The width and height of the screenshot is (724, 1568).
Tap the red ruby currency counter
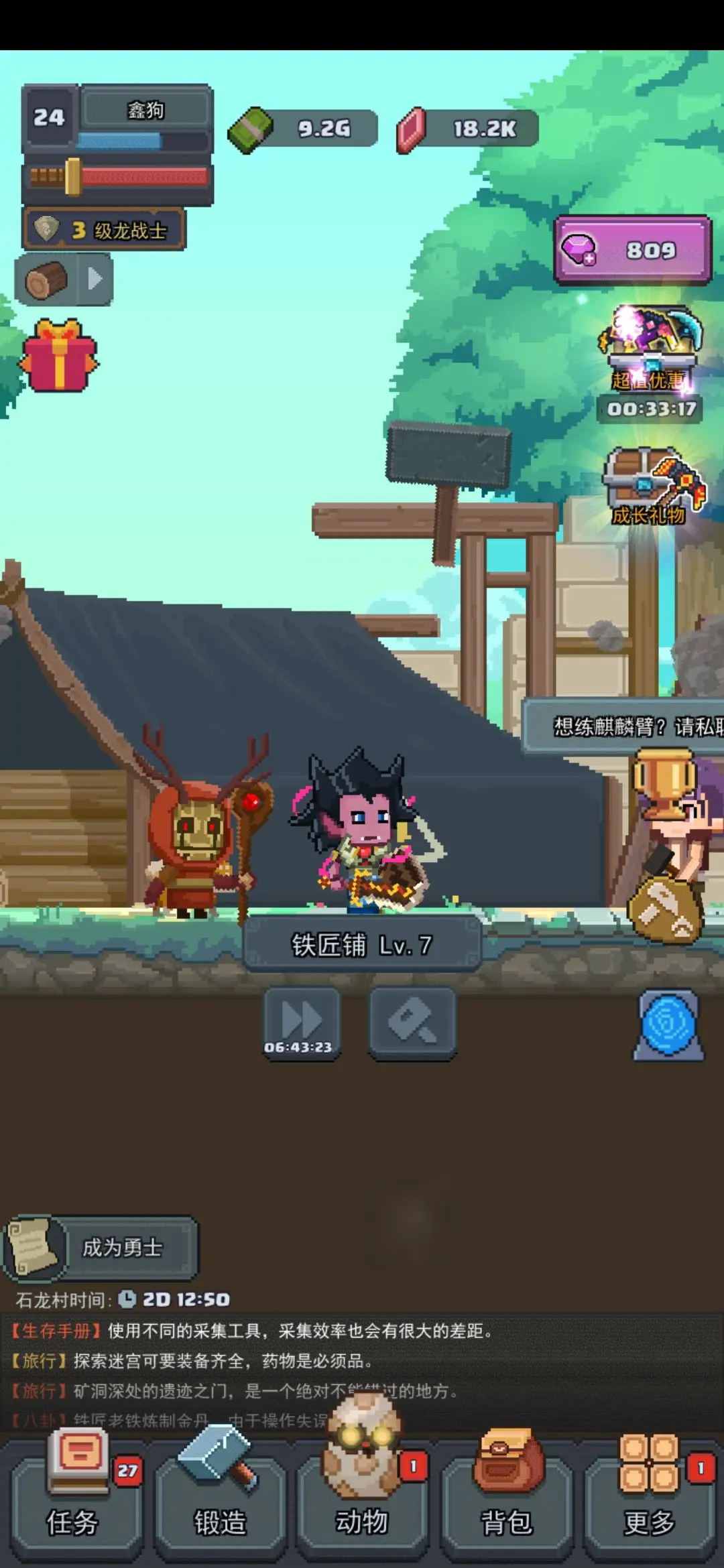468,128
